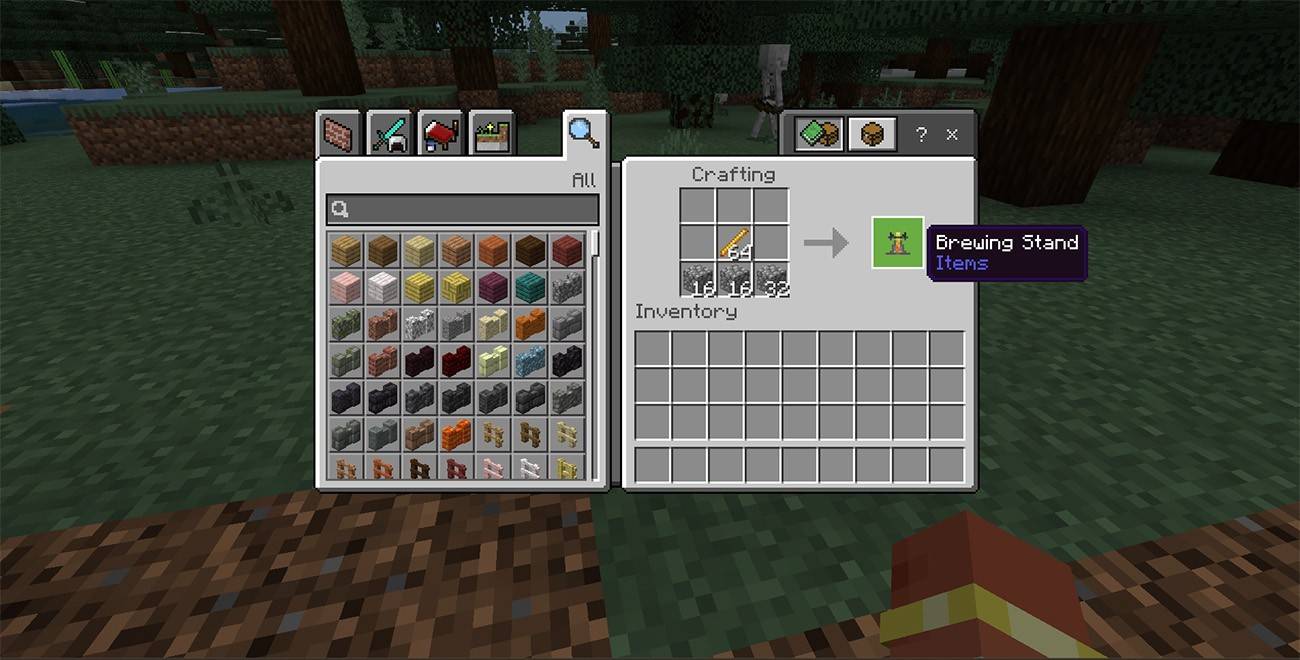This screenshot has width=1300, height=660.
Task: Switch to the Equipment tab with sword
Action: pyautogui.click(x=389, y=133)
